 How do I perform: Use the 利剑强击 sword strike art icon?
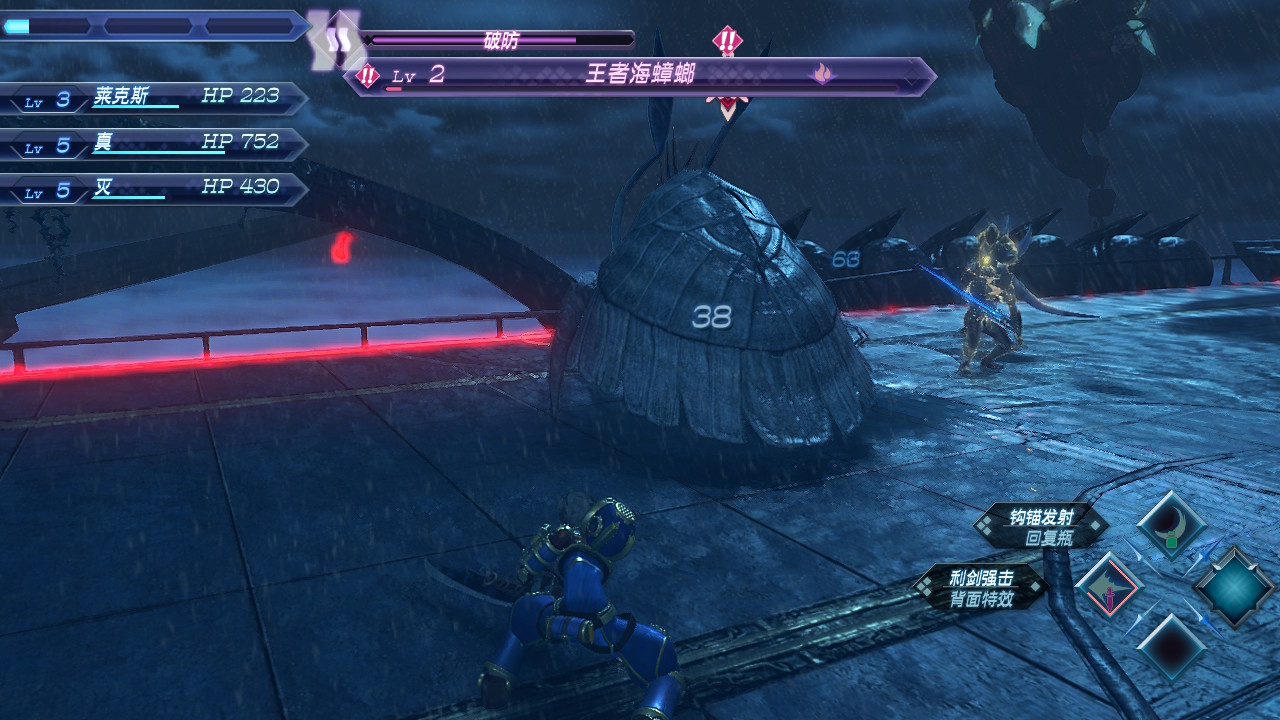click(1108, 587)
